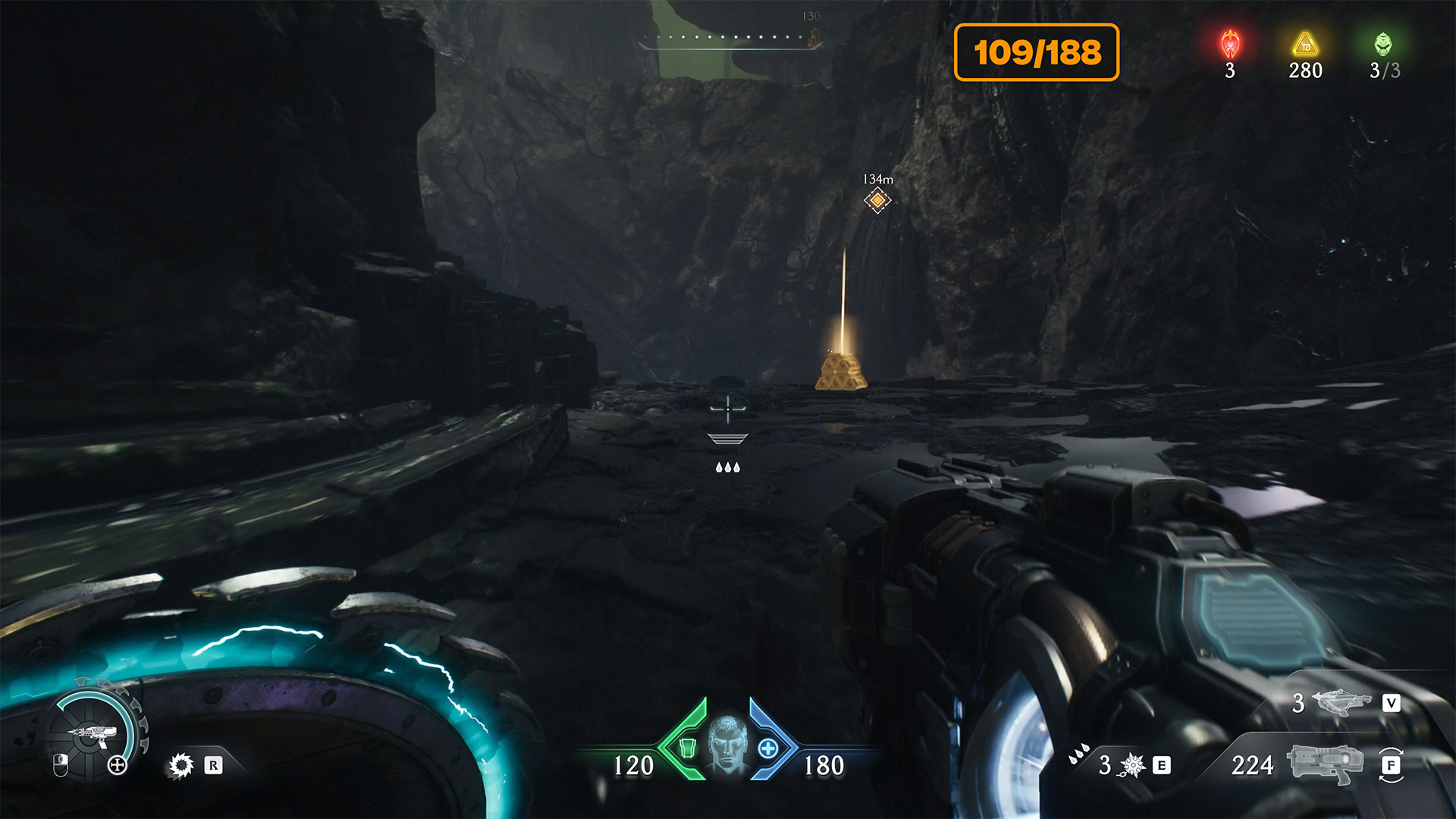Select the orange objective waypoint marker

(877, 200)
